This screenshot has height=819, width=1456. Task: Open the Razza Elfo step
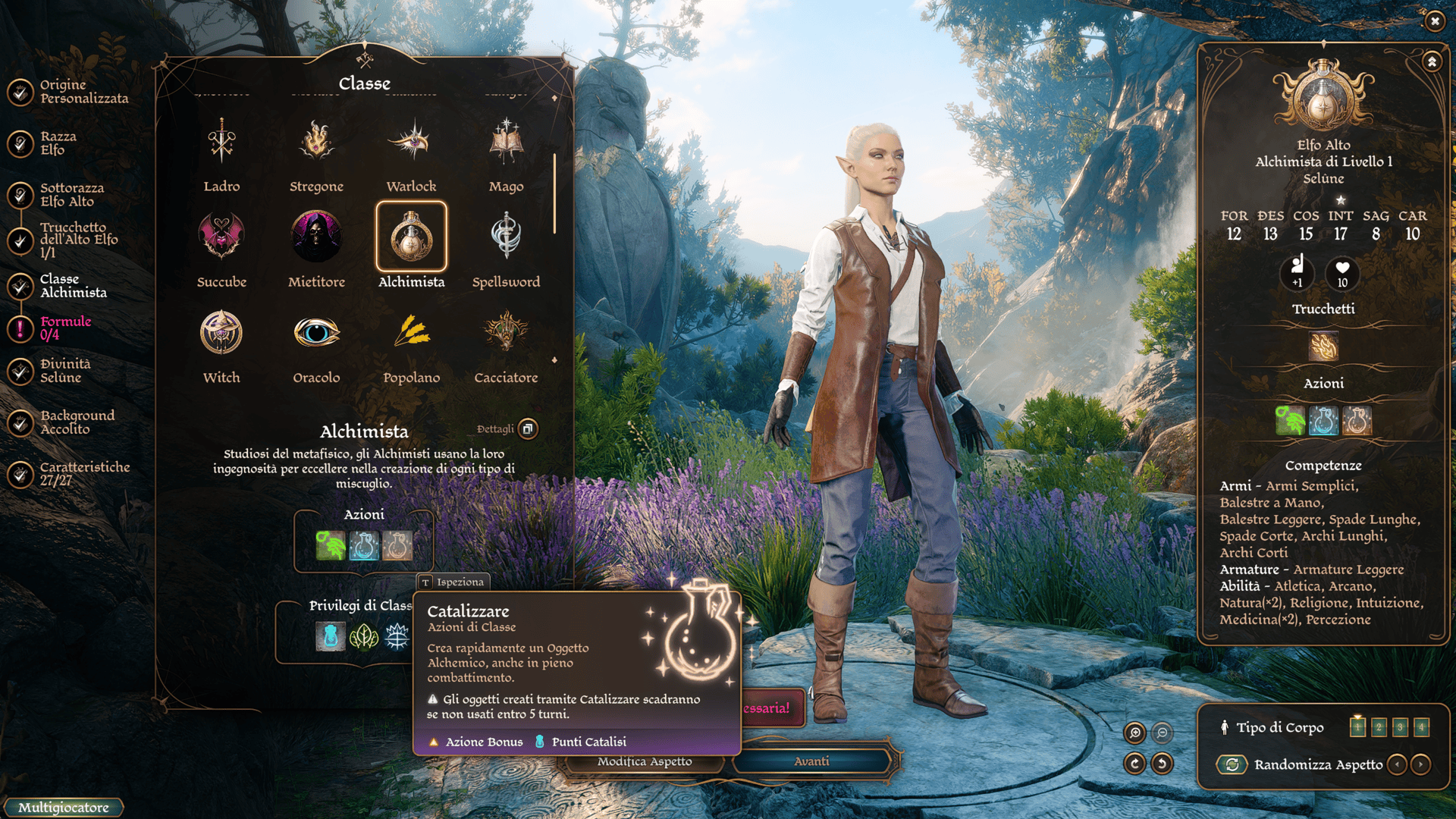[x=57, y=143]
